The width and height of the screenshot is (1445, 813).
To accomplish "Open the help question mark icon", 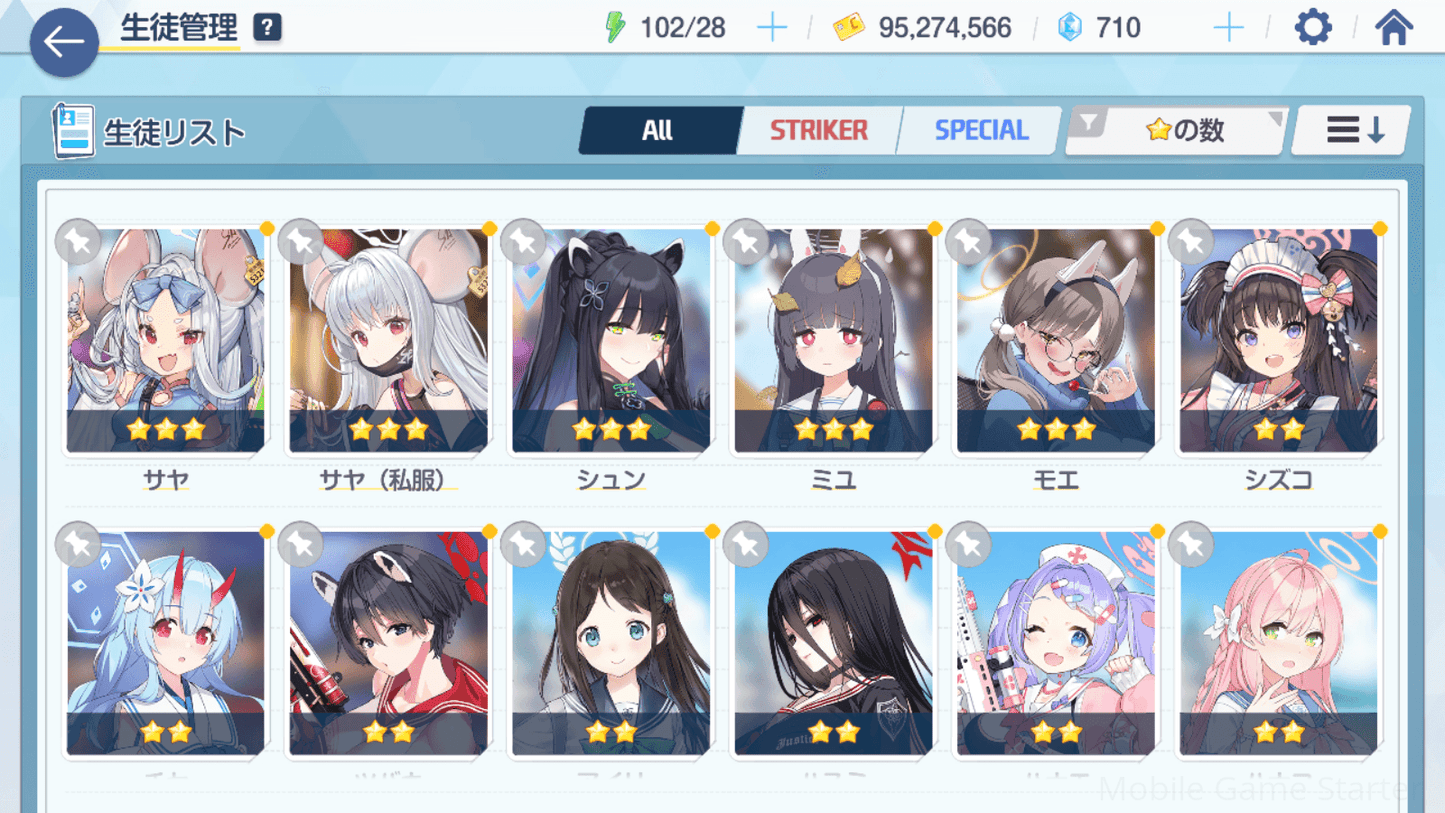I will click(267, 28).
